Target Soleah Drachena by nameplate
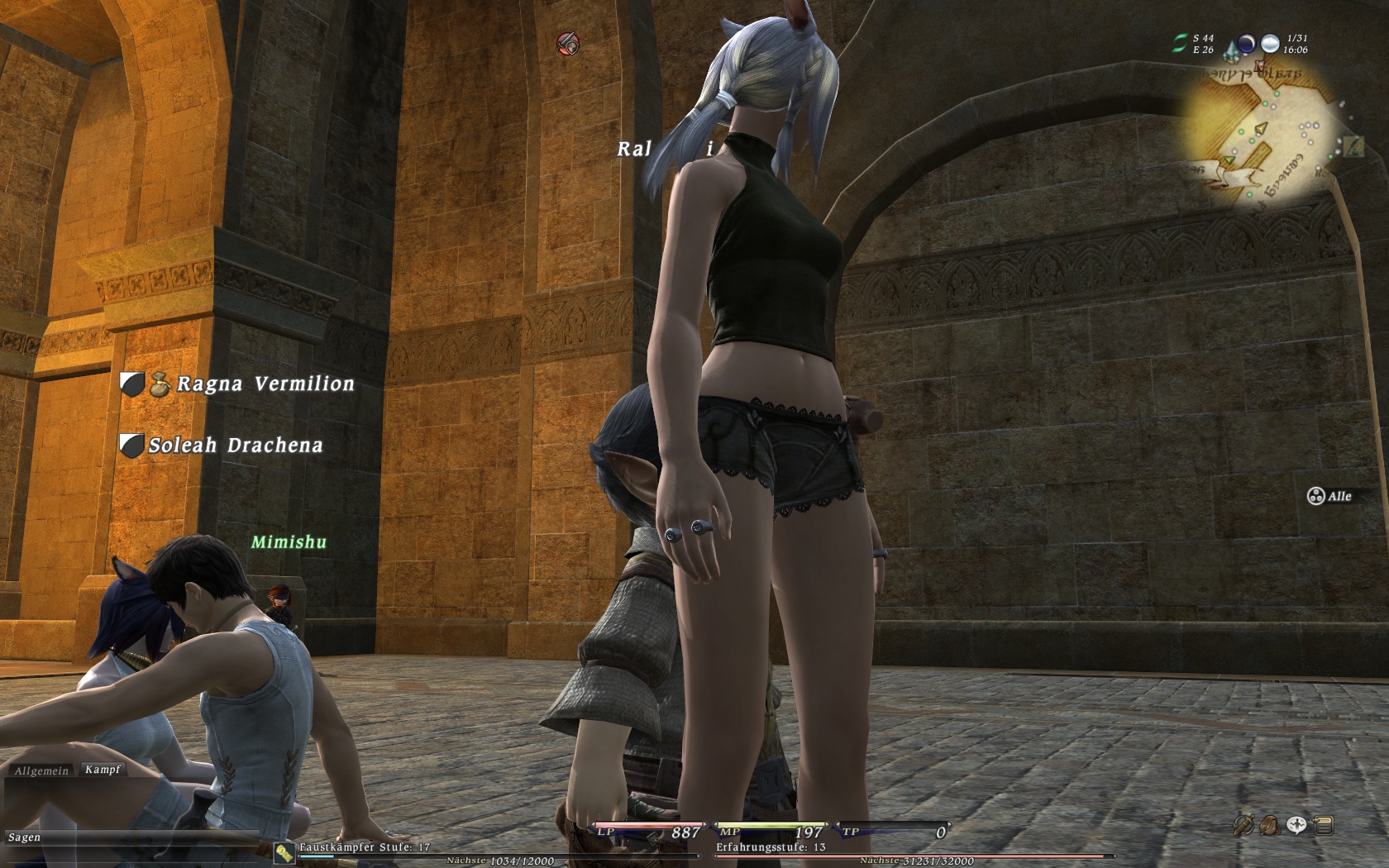Screen dimensions: 1389x868 235,446
